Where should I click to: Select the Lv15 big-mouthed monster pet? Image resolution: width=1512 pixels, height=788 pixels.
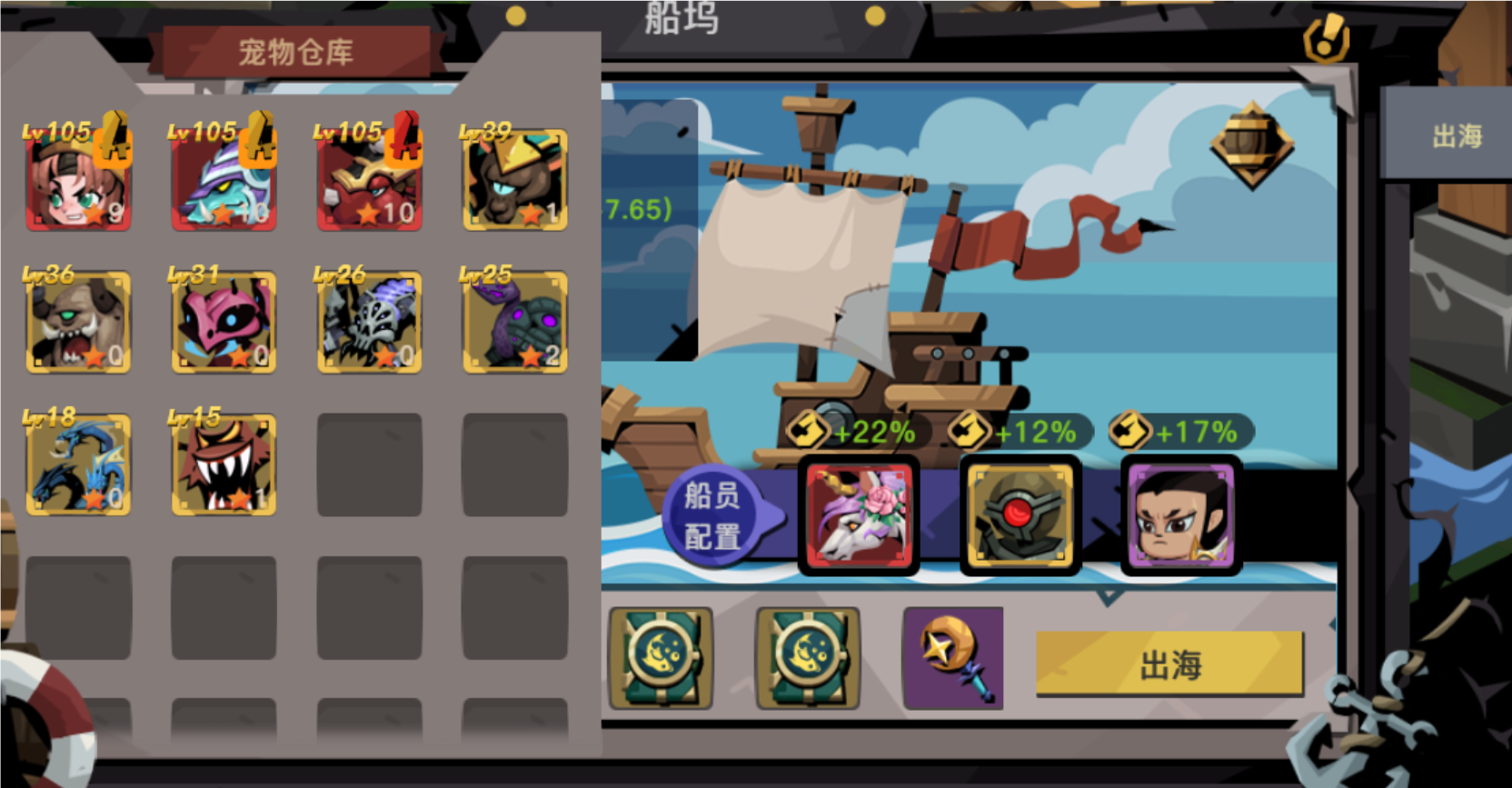[x=224, y=464]
